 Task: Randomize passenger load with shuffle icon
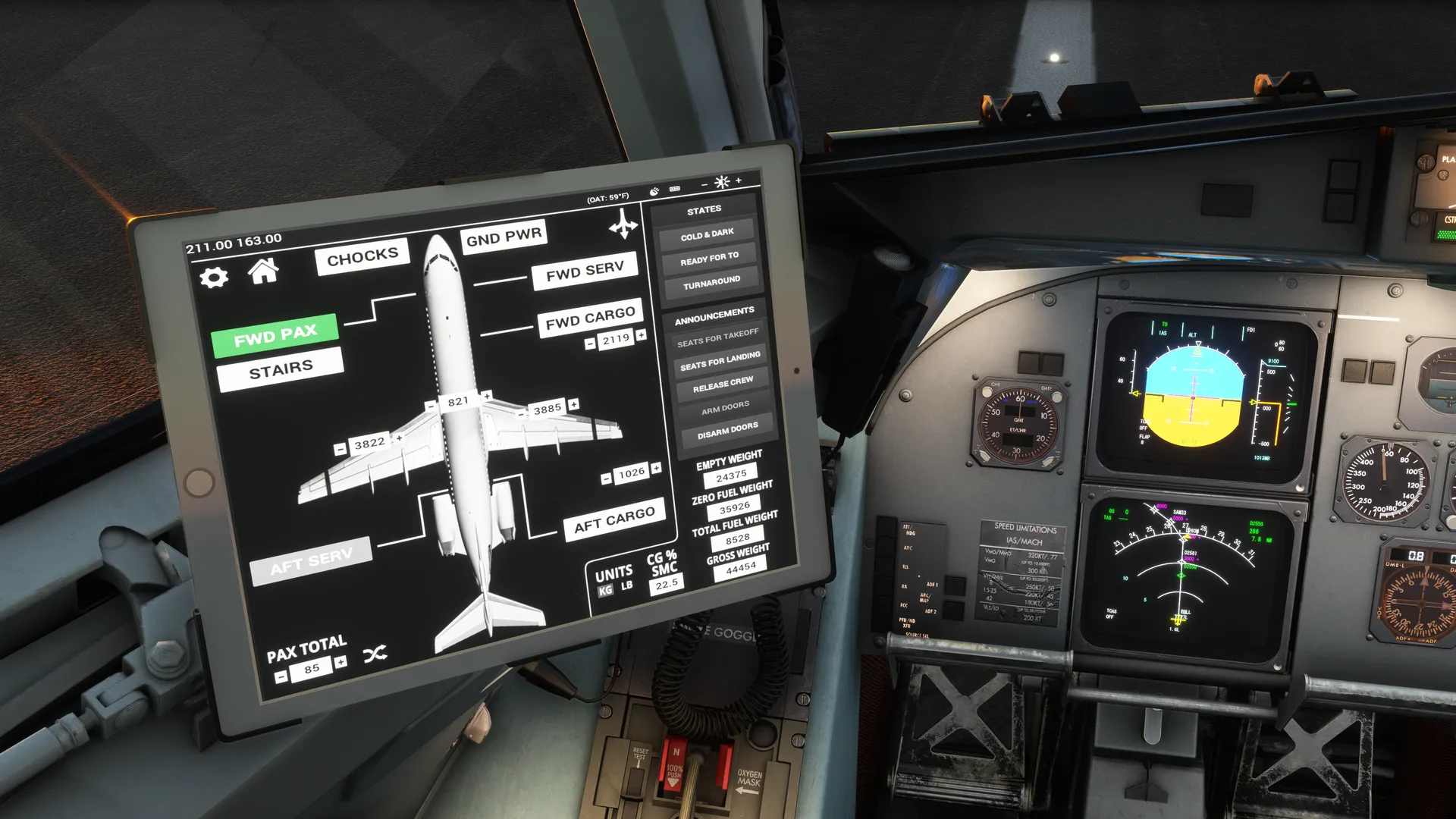[x=375, y=654]
